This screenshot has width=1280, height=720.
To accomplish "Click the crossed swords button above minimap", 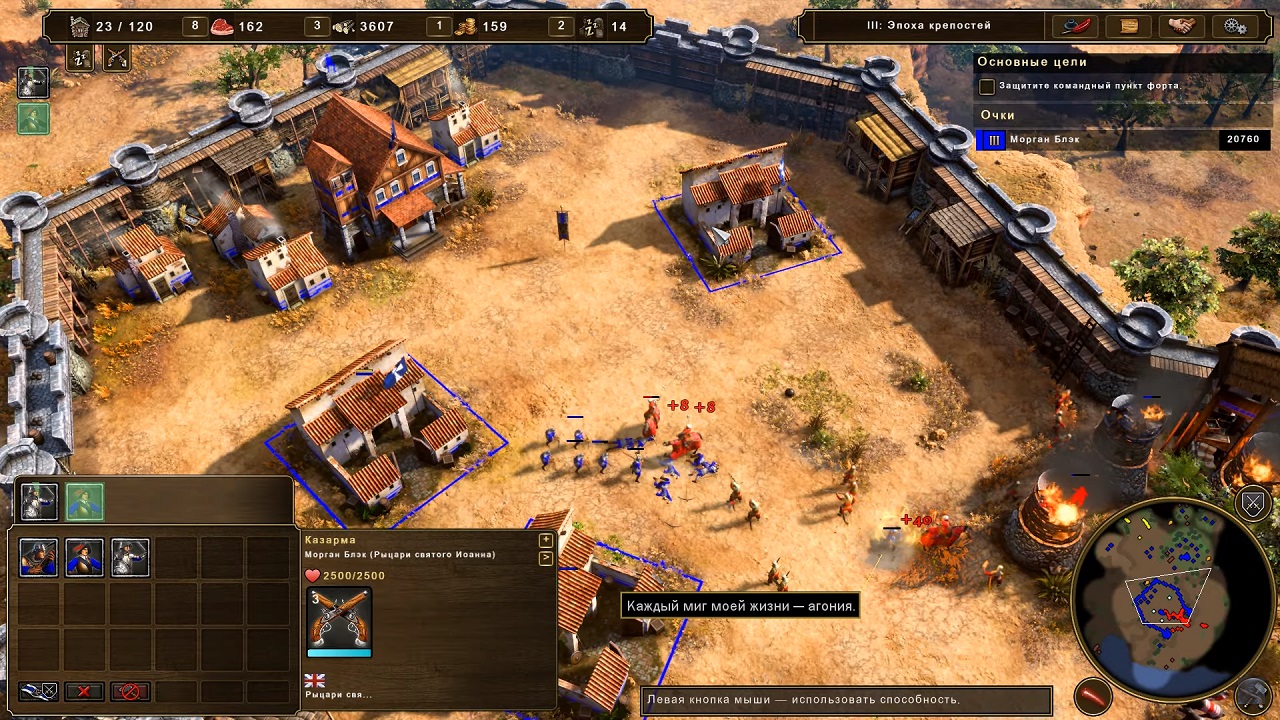I will [x=1253, y=502].
